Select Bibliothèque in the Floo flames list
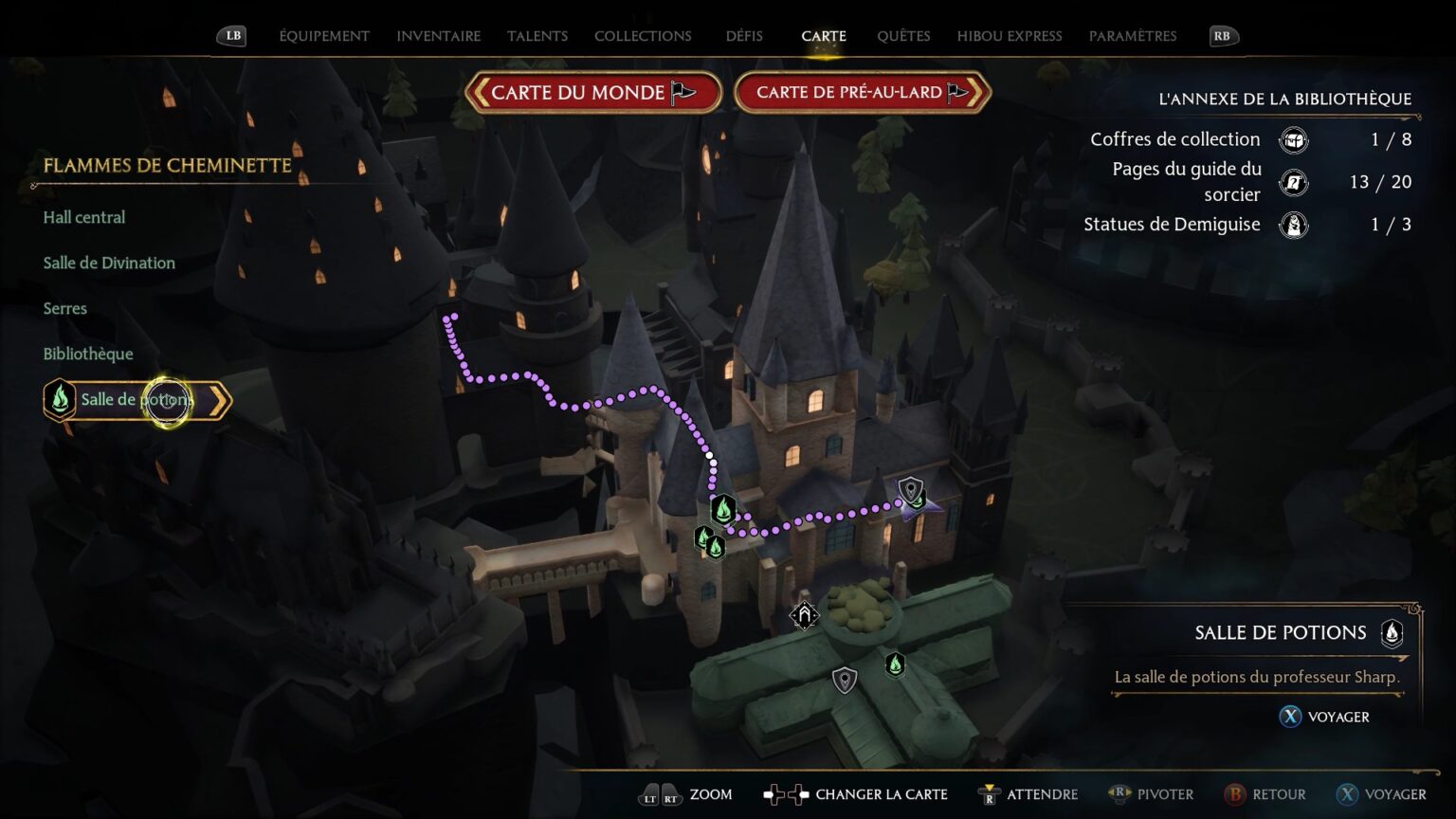Viewport: 1456px width, 819px height. click(87, 354)
